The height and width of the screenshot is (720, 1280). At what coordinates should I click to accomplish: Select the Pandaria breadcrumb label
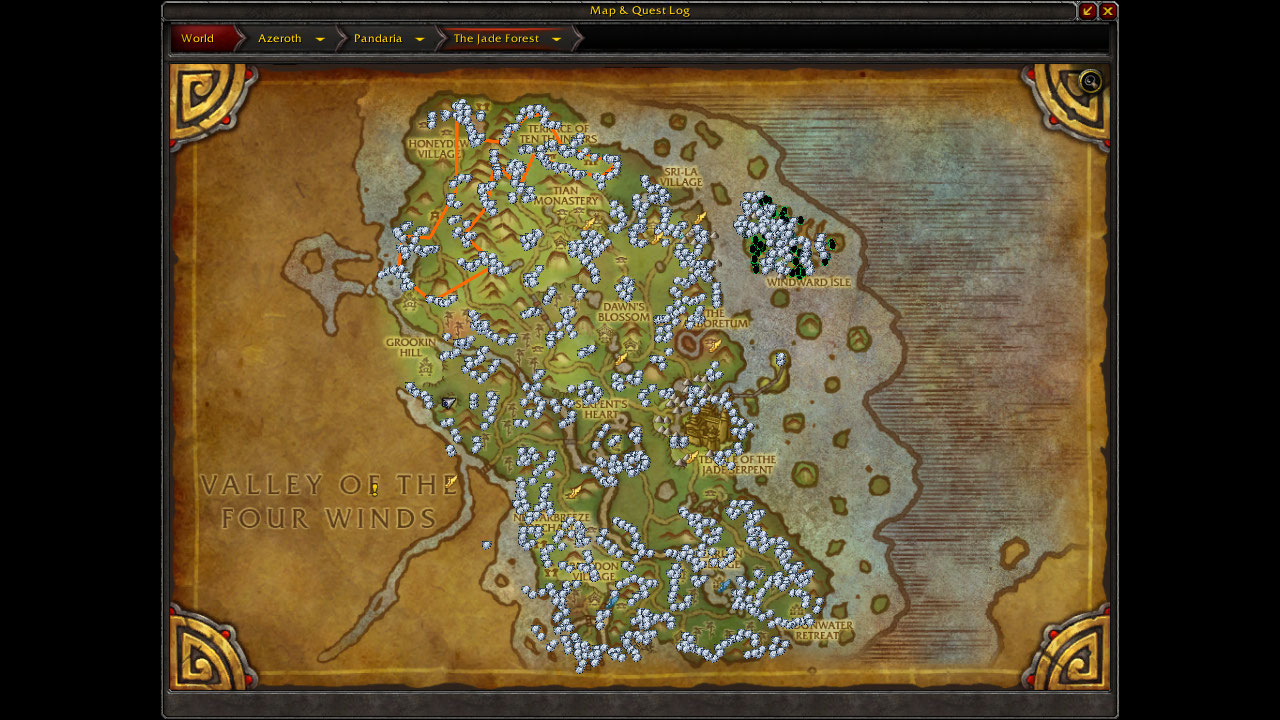[378, 38]
